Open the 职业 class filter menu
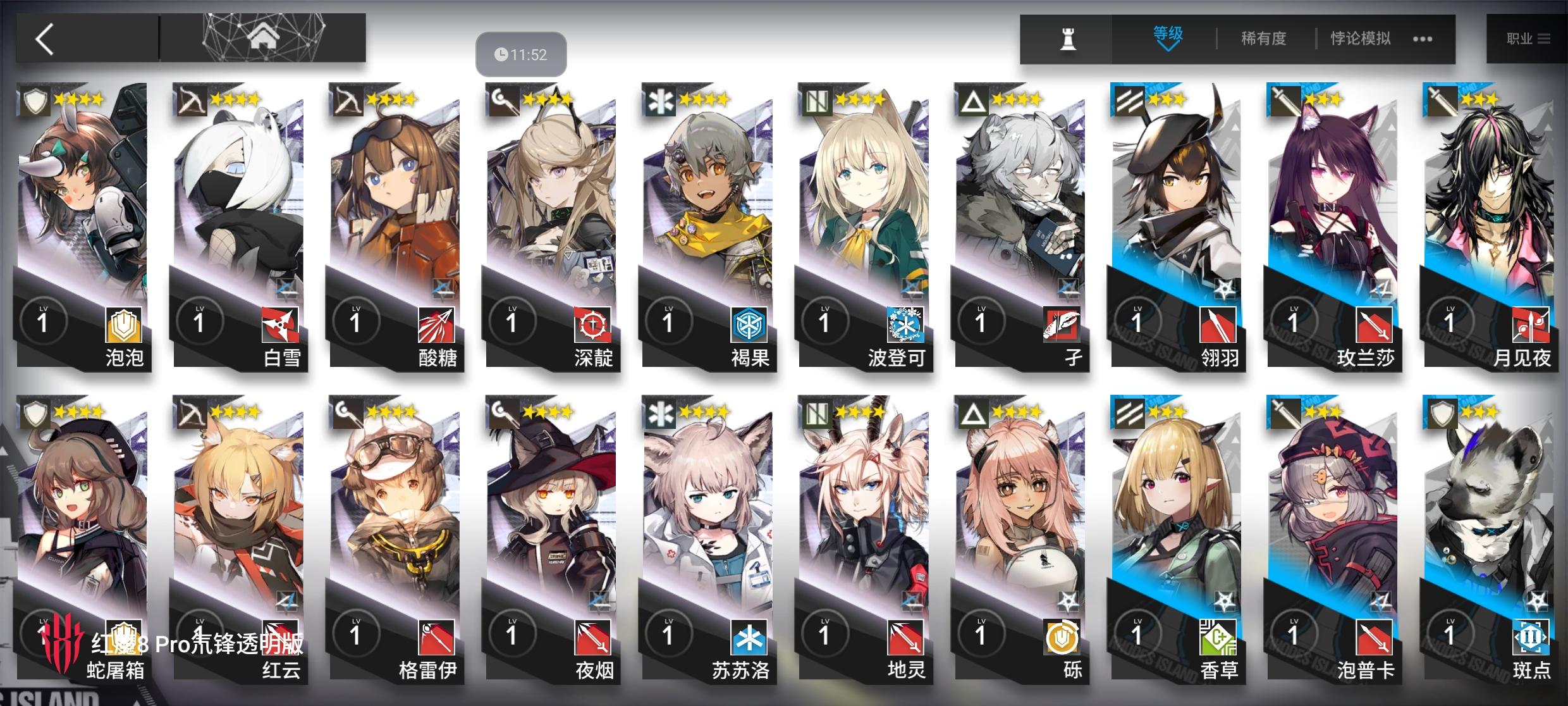Screen dimensions: 1568x706 point(1526,38)
